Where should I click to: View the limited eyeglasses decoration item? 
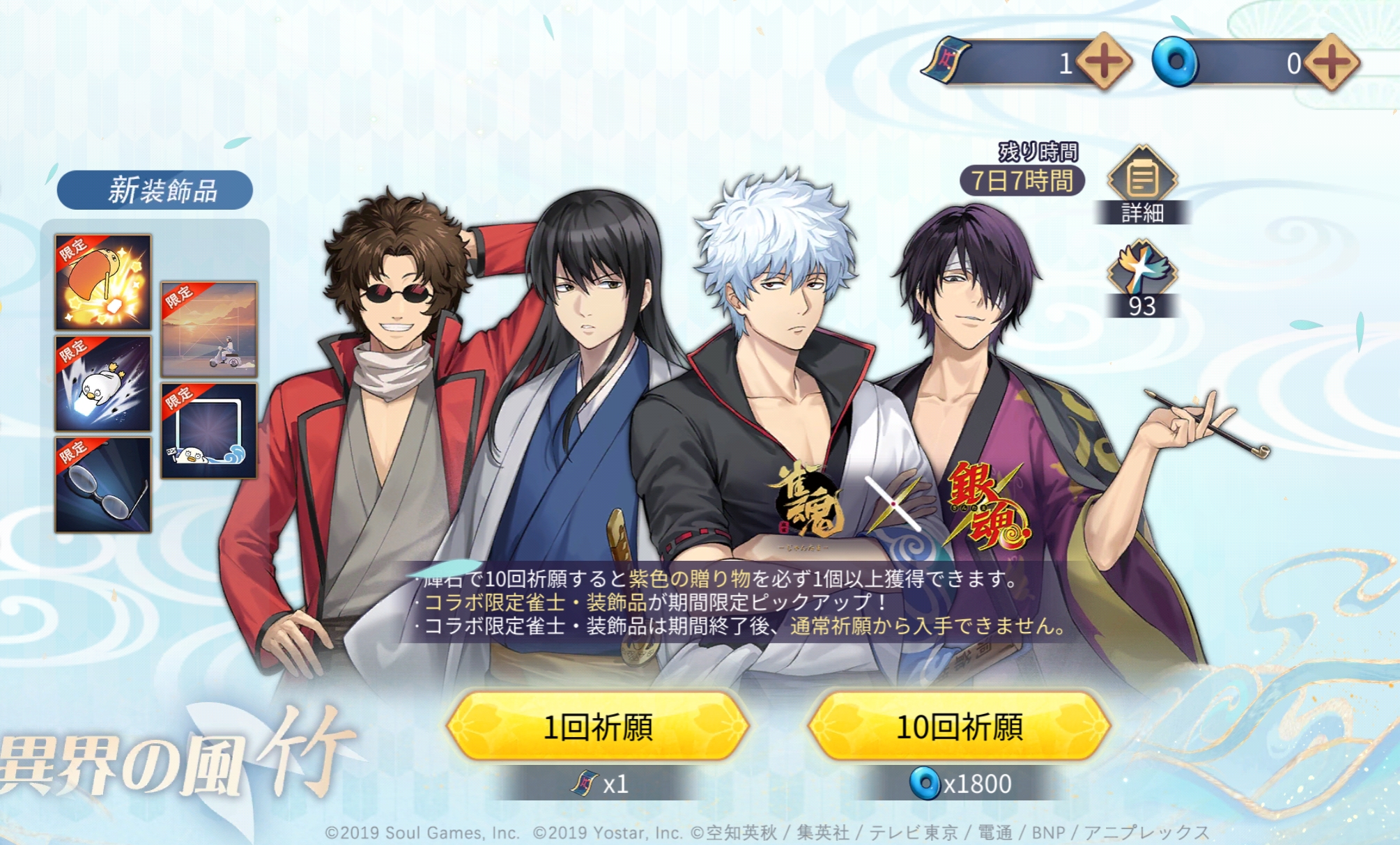click(x=103, y=485)
